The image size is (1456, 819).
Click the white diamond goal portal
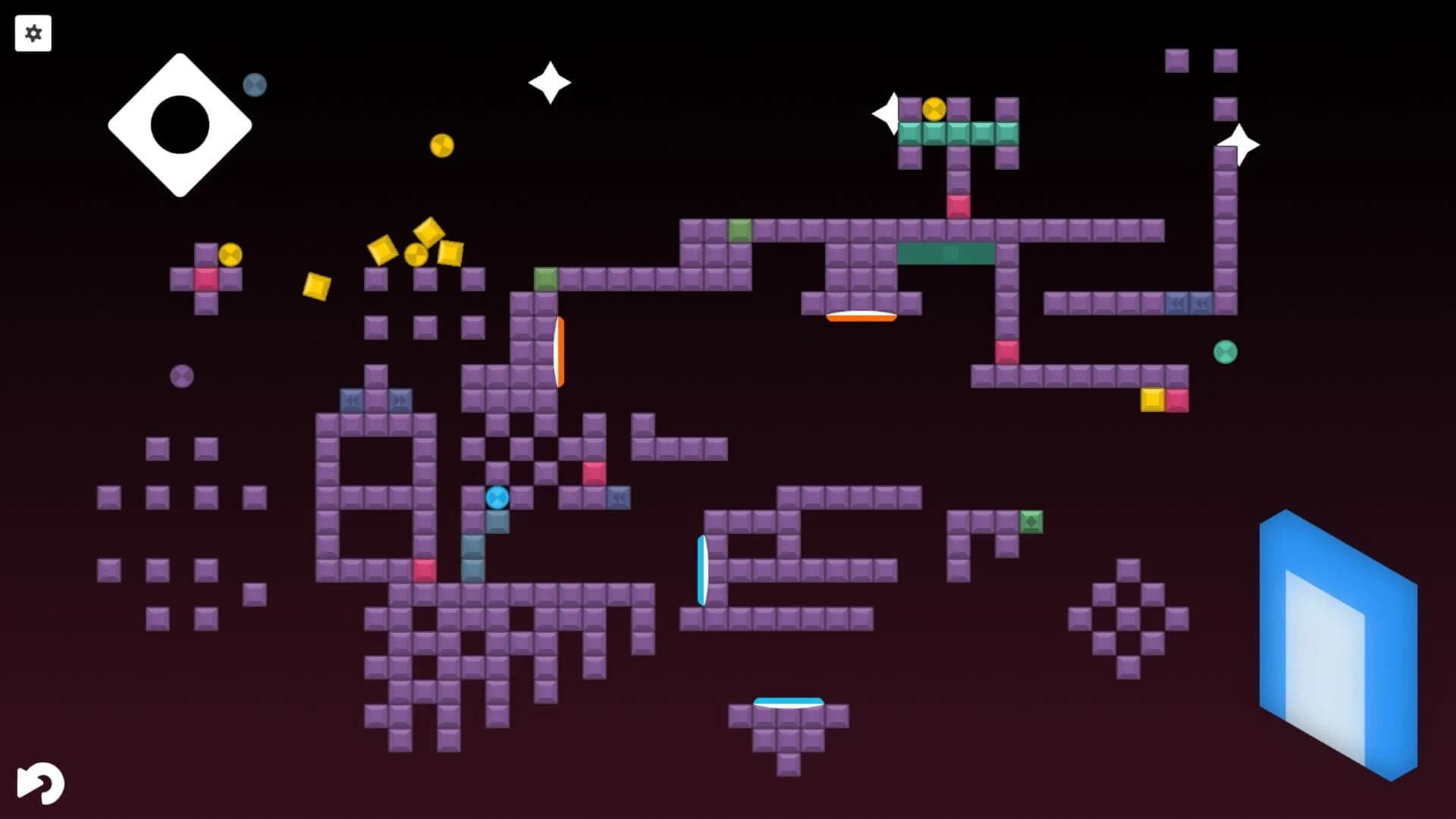(180, 124)
